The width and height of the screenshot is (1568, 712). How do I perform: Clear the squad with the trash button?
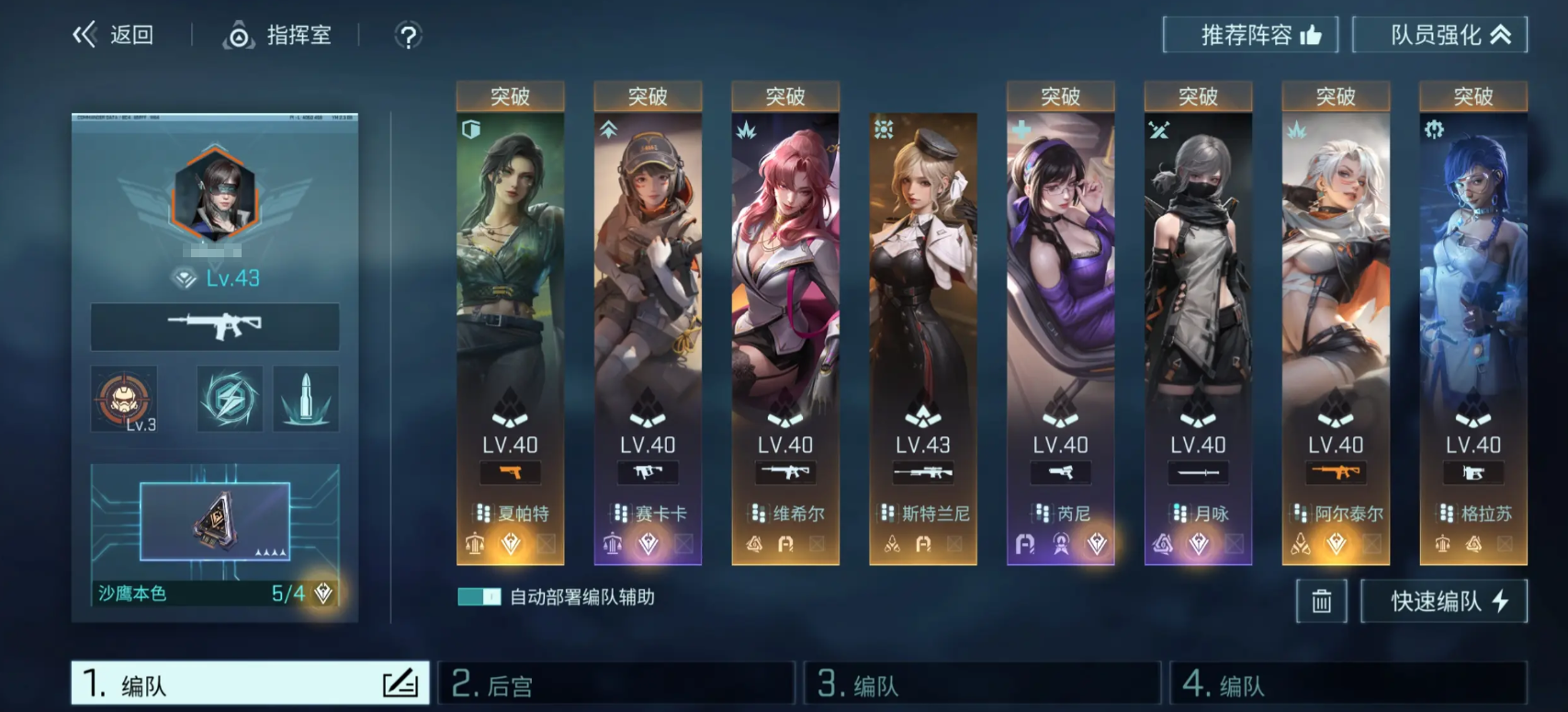(1321, 602)
